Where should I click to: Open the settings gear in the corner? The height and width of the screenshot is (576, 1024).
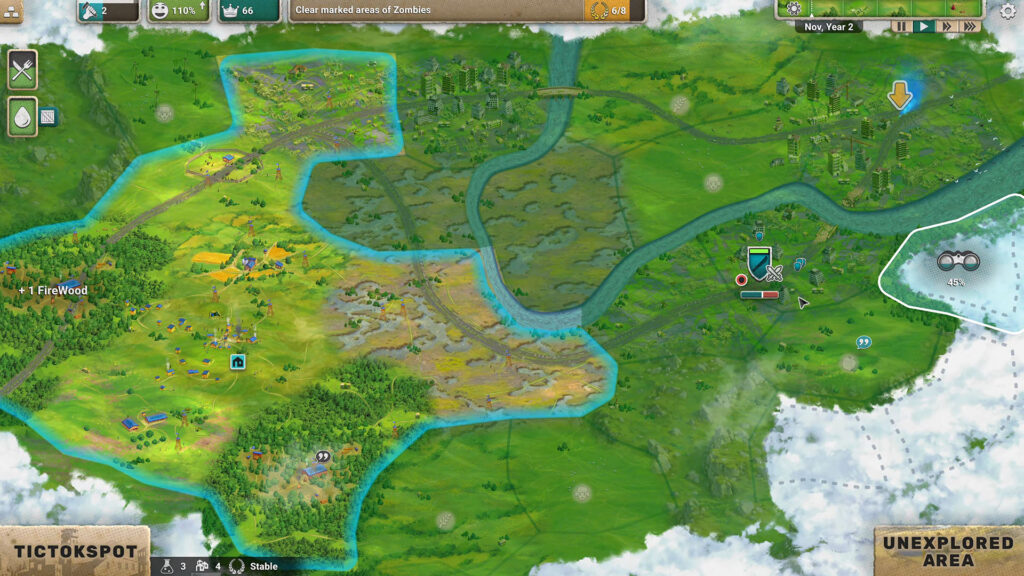(1007, 11)
